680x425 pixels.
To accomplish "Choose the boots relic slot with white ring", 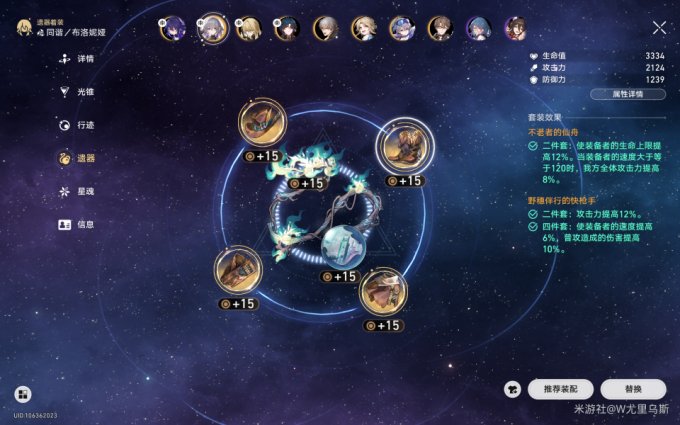I will coord(400,148).
